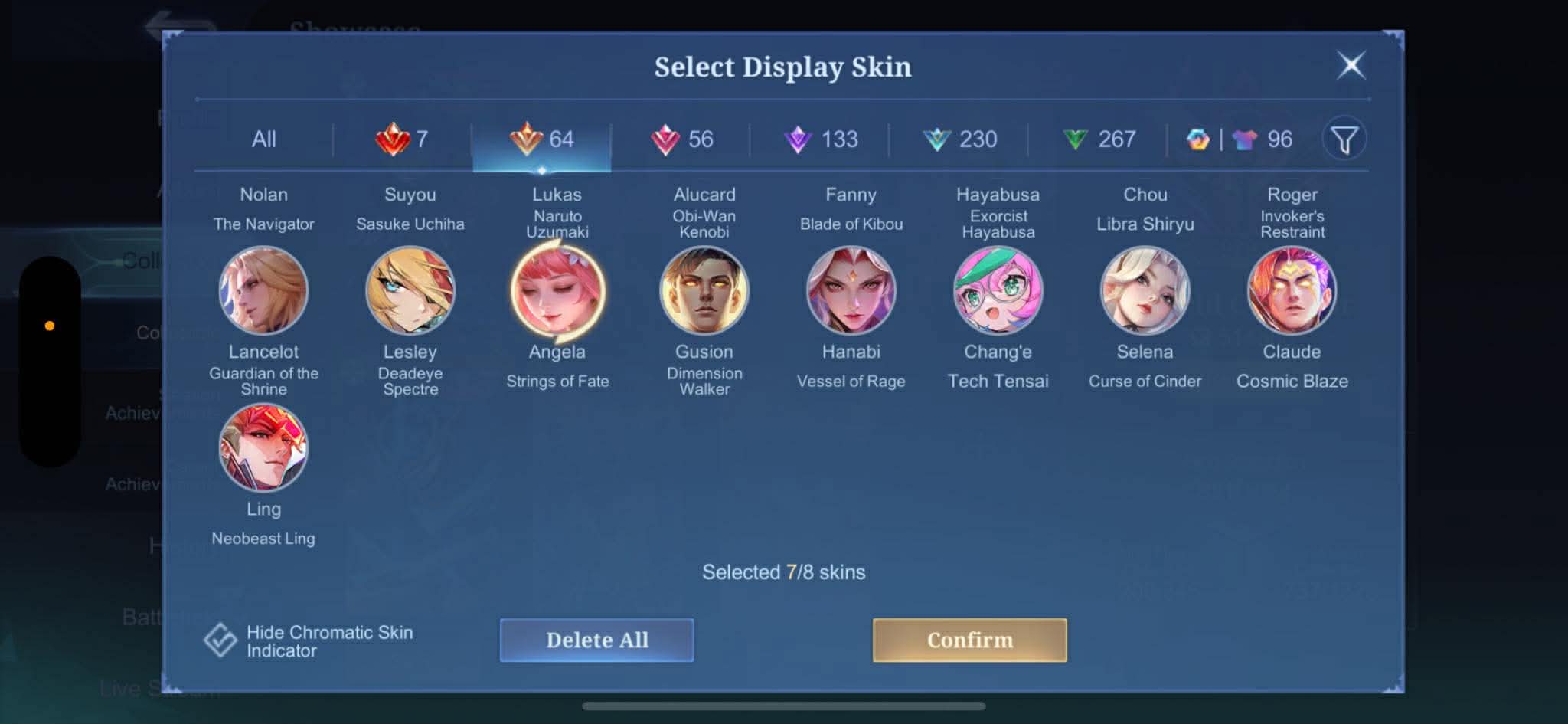Confirm the selected display skins
The height and width of the screenshot is (724, 1568).
click(x=969, y=640)
